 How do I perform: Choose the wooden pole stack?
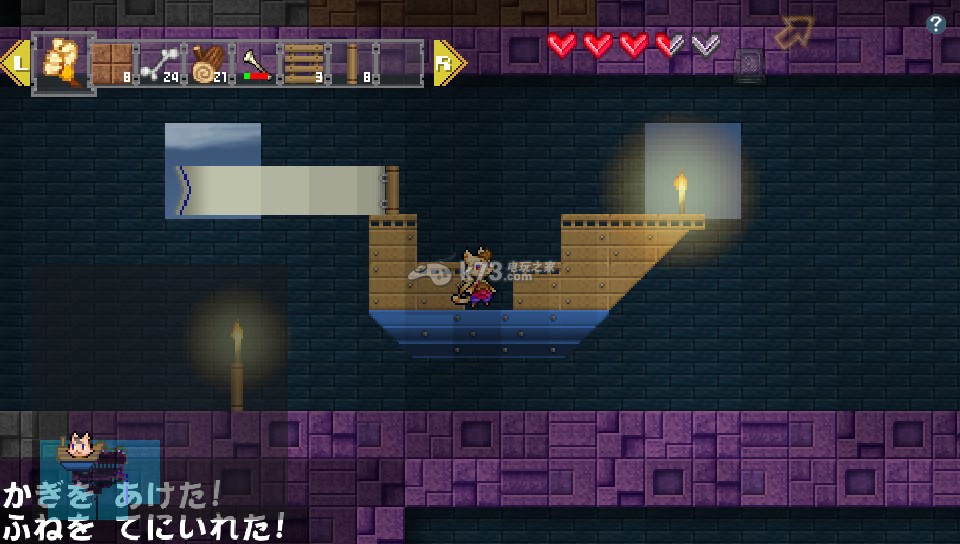[353, 63]
